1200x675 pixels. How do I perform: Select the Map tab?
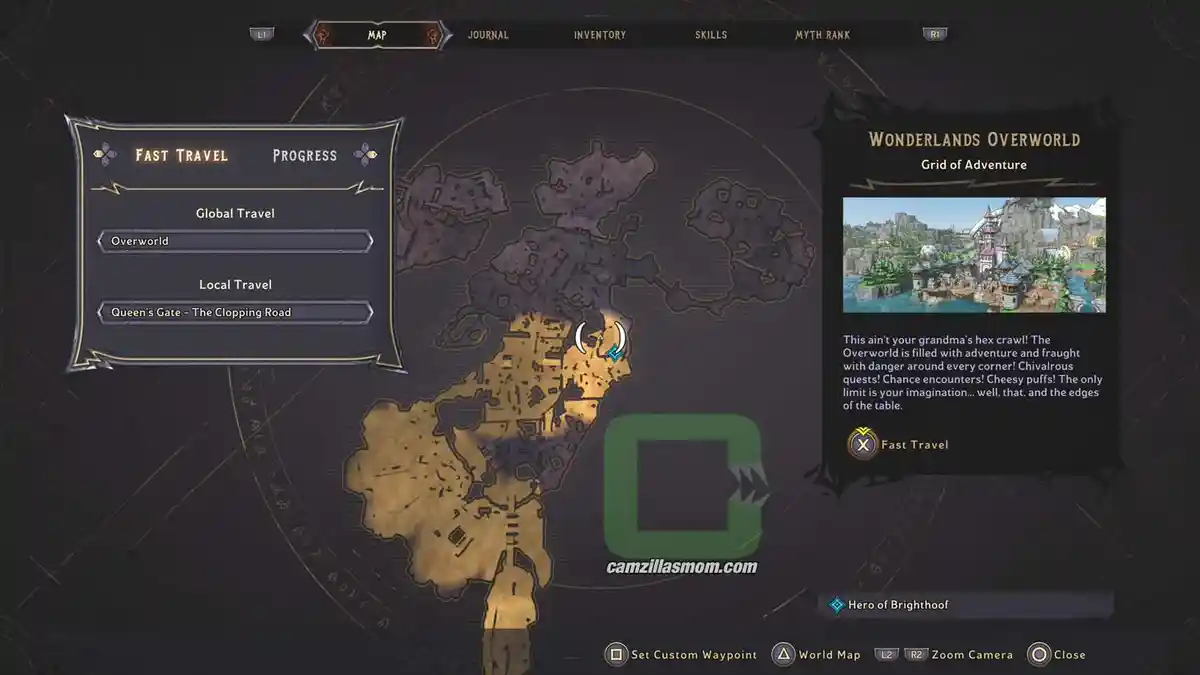click(377, 35)
